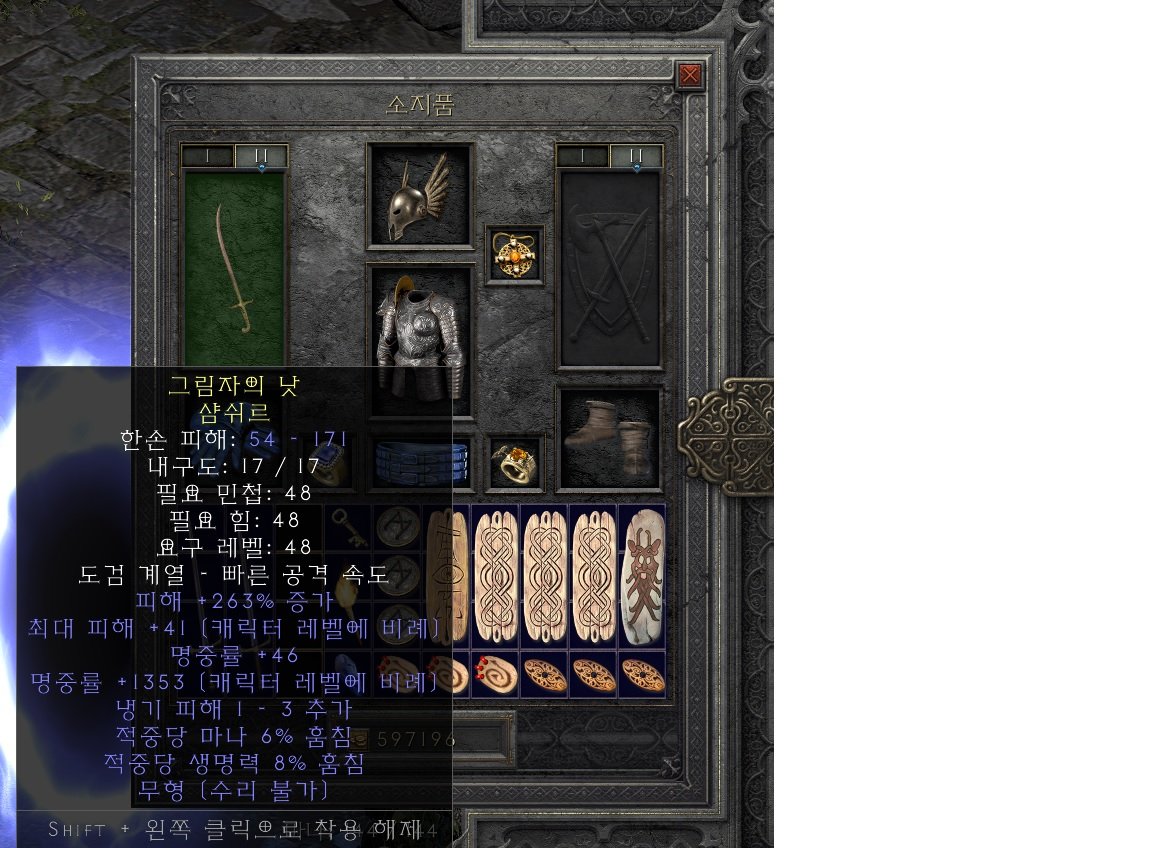1152x848 pixels.
Task: Select the white charm with red demon face
Action: point(642,574)
